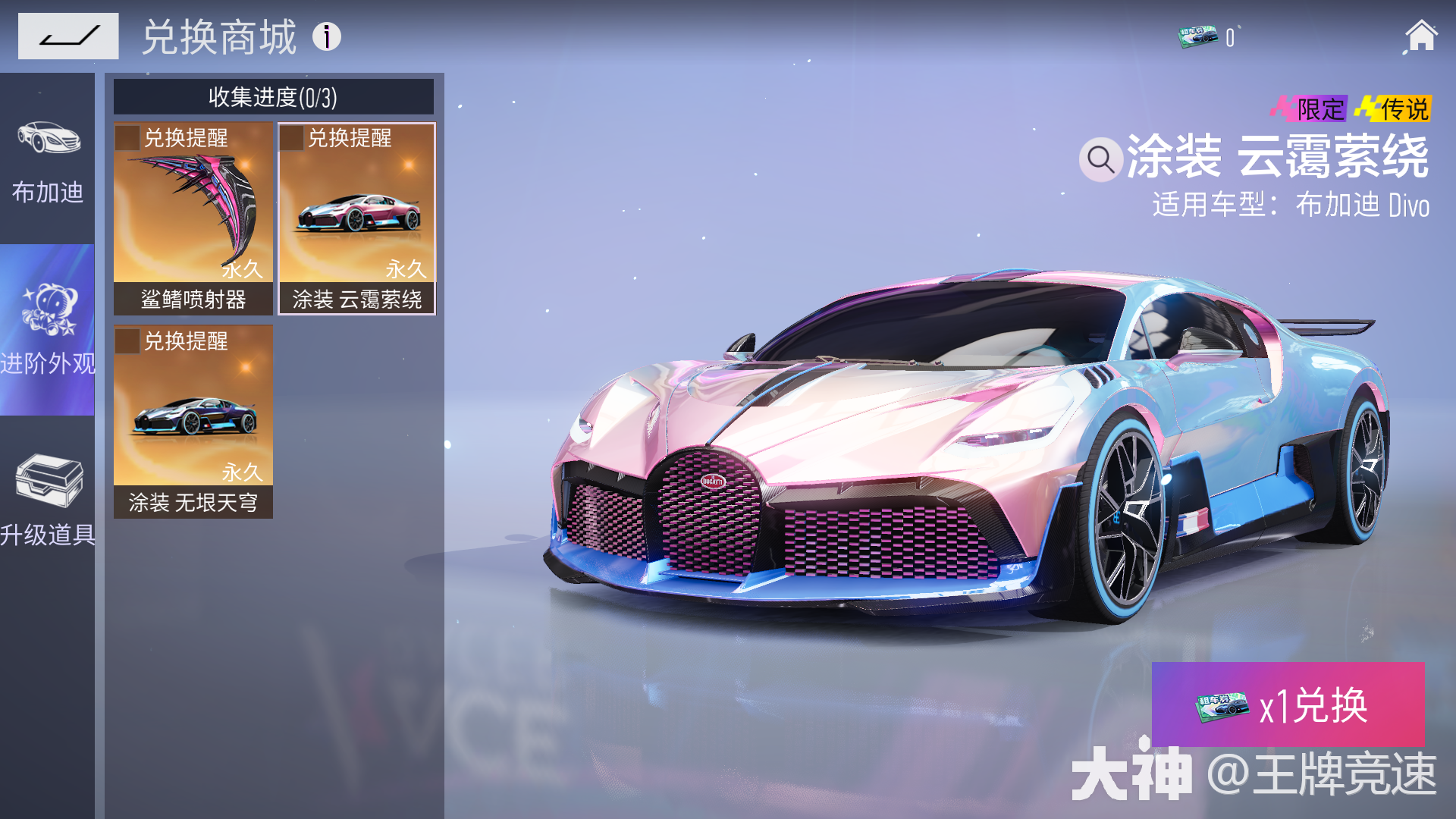
Task: Click the magnifier preview icon beside the paint name
Action: point(1100,159)
